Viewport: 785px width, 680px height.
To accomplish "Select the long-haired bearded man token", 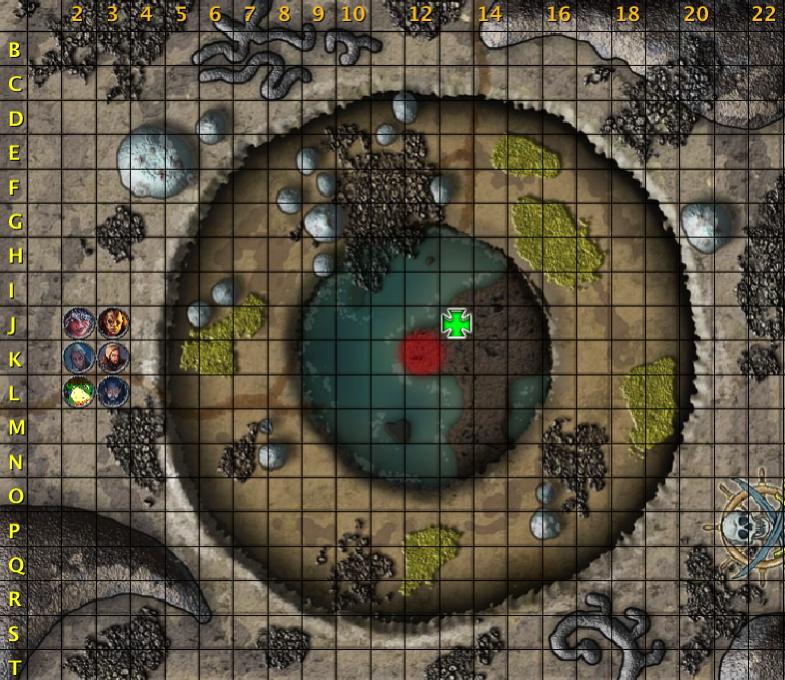I will [112, 357].
